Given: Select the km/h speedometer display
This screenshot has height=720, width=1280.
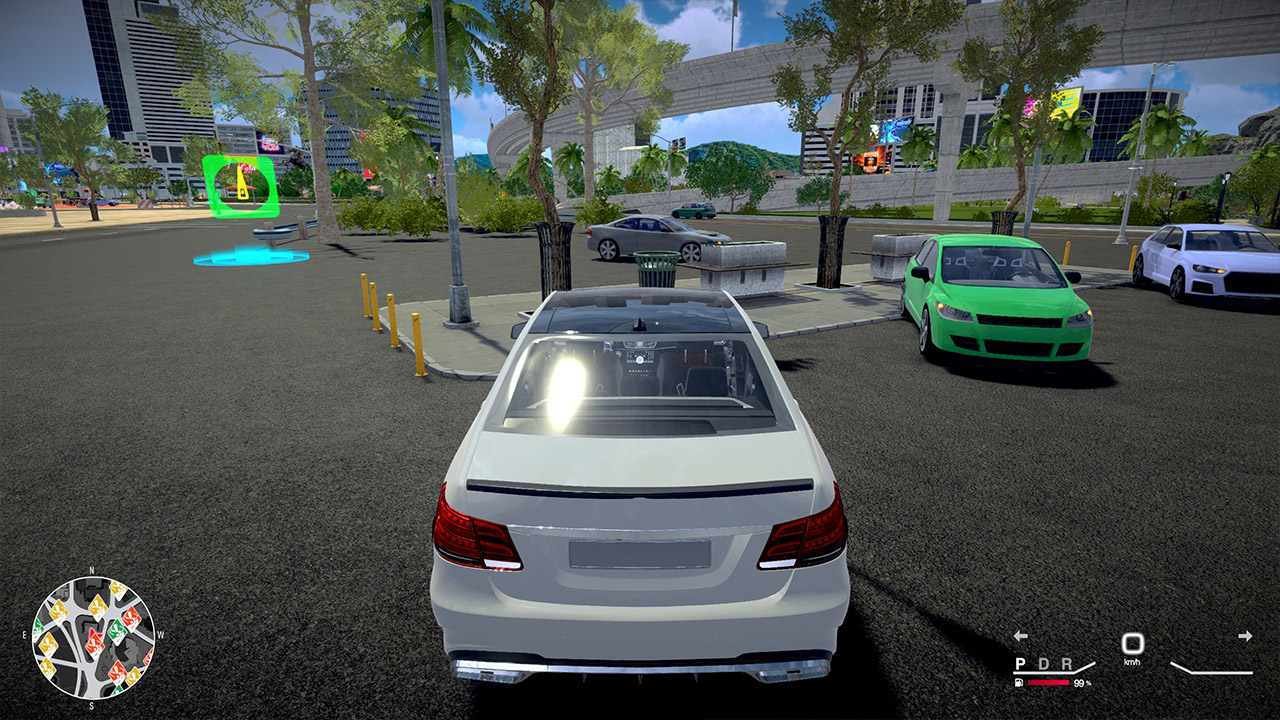Looking at the screenshot, I should pyautogui.click(x=1133, y=646).
